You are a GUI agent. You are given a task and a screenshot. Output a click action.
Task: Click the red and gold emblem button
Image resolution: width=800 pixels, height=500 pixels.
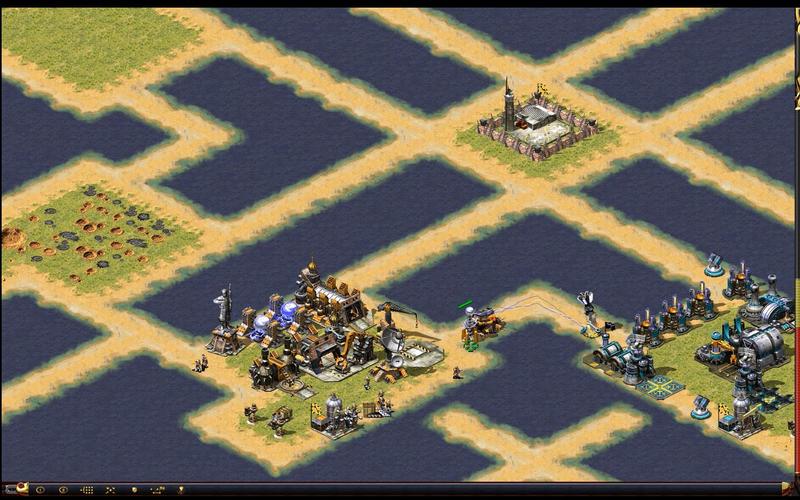click(22, 489)
